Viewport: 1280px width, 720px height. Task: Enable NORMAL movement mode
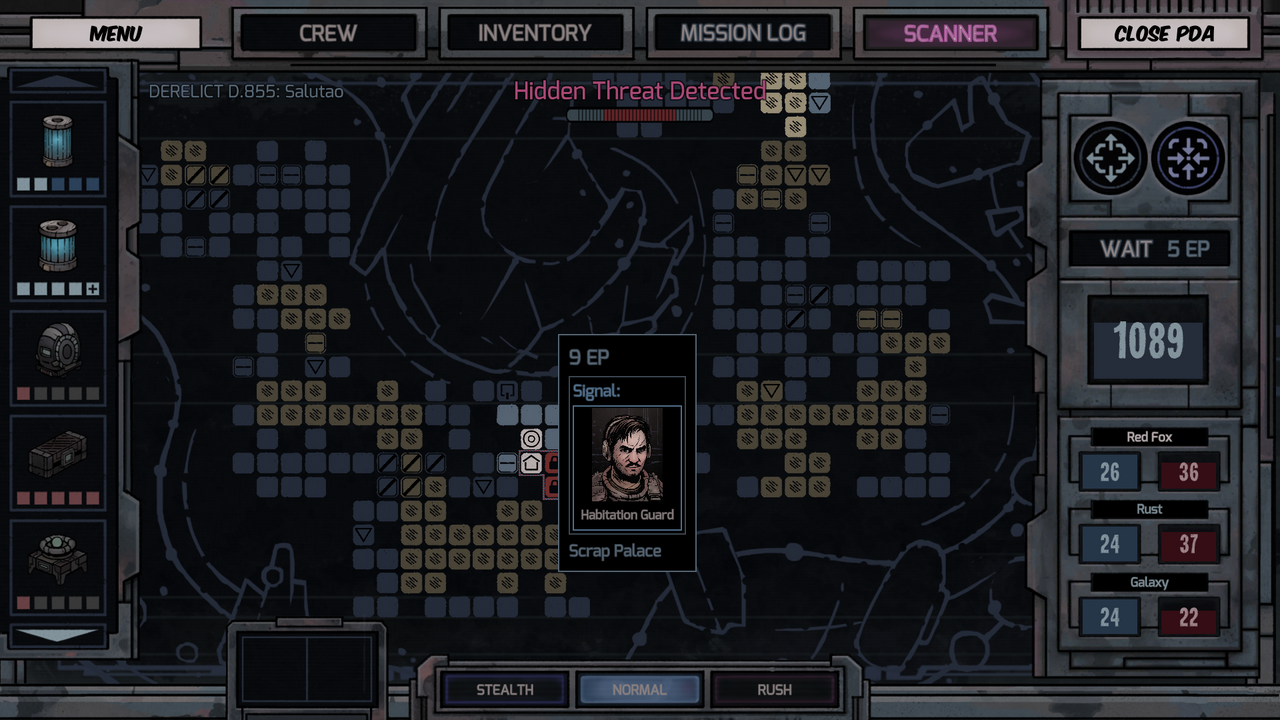(x=640, y=689)
